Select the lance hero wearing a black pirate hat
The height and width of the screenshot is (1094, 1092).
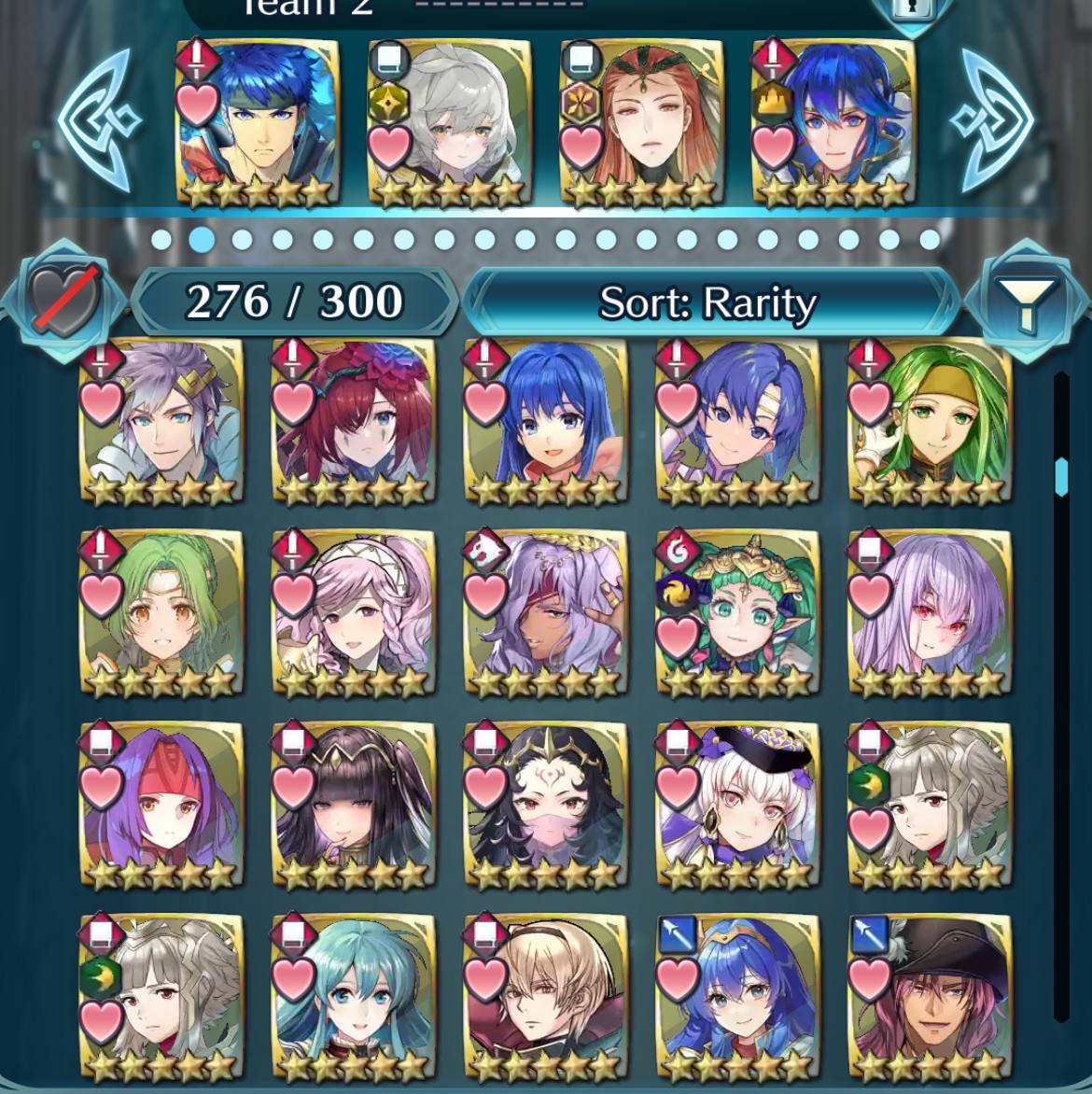click(930, 997)
